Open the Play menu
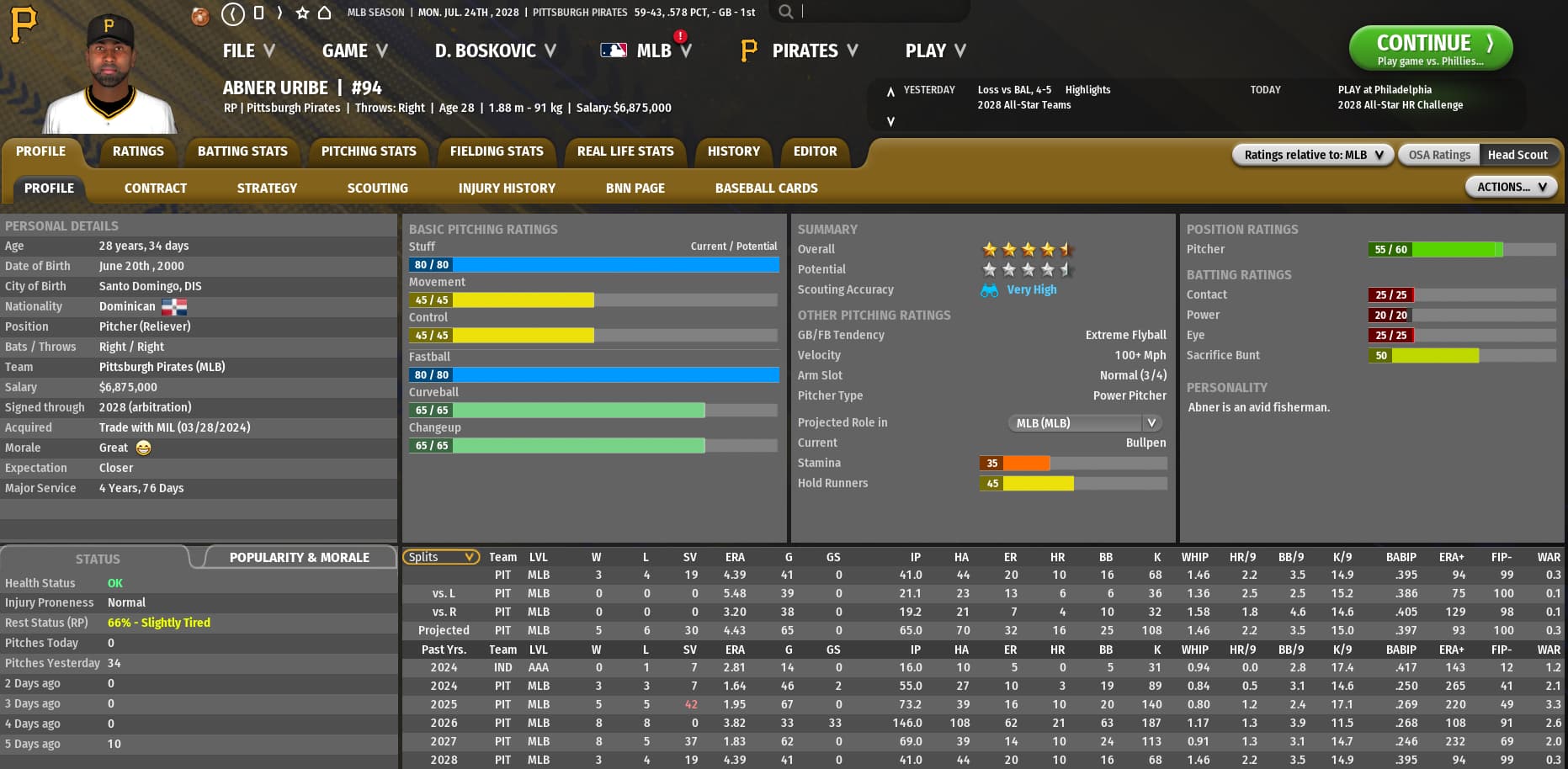 934,51
